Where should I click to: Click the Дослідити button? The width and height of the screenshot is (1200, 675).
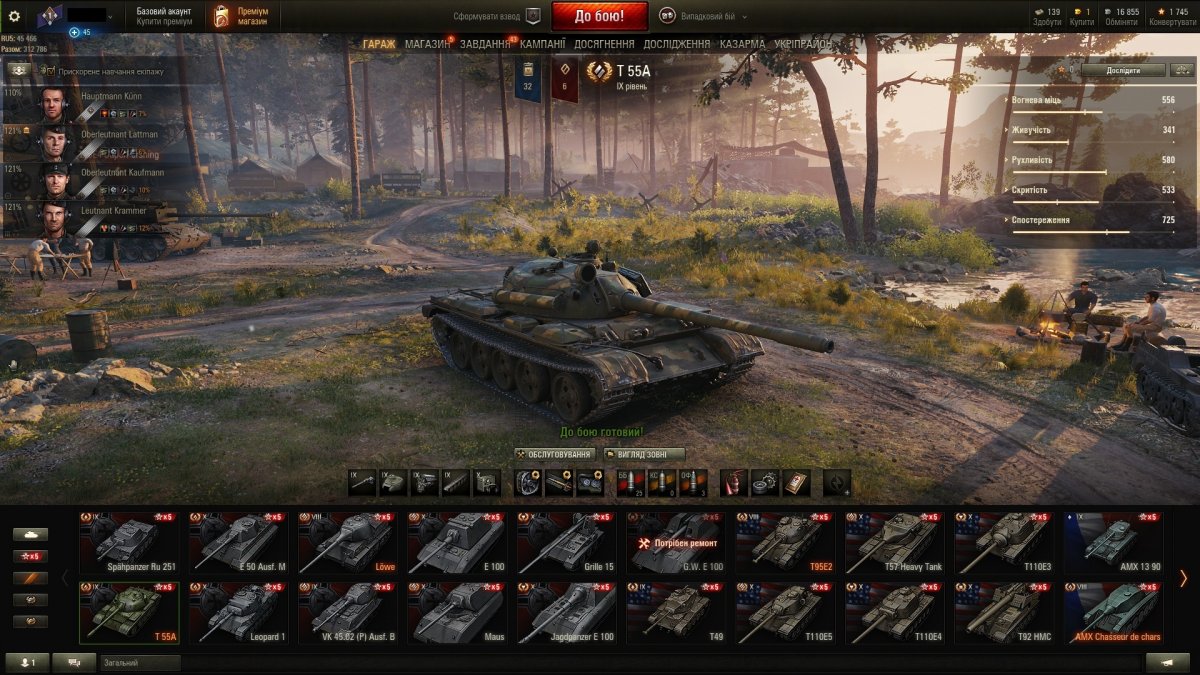pyautogui.click(x=1124, y=70)
